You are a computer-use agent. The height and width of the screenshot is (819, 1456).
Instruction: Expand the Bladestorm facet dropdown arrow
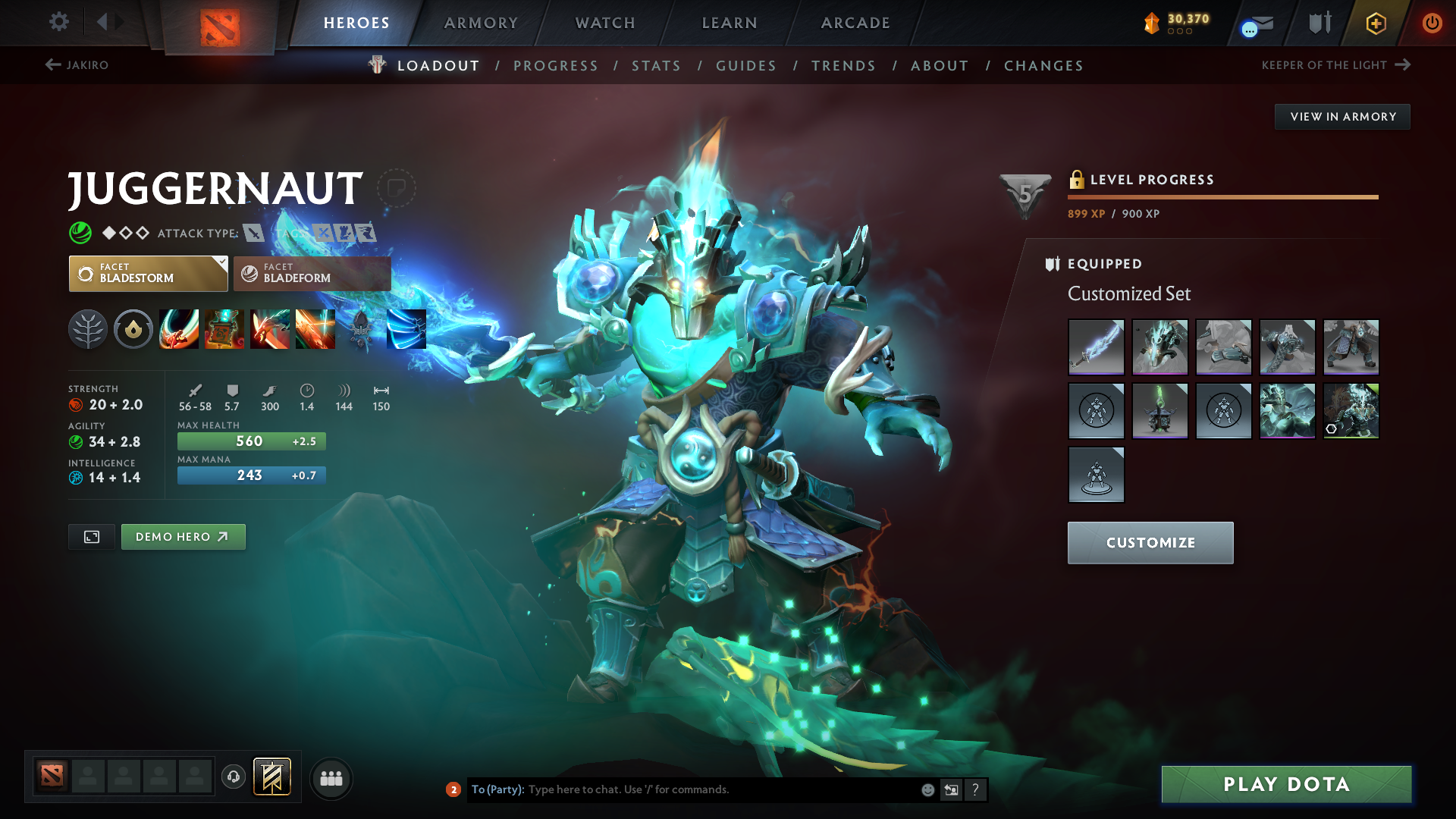point(221,264)
